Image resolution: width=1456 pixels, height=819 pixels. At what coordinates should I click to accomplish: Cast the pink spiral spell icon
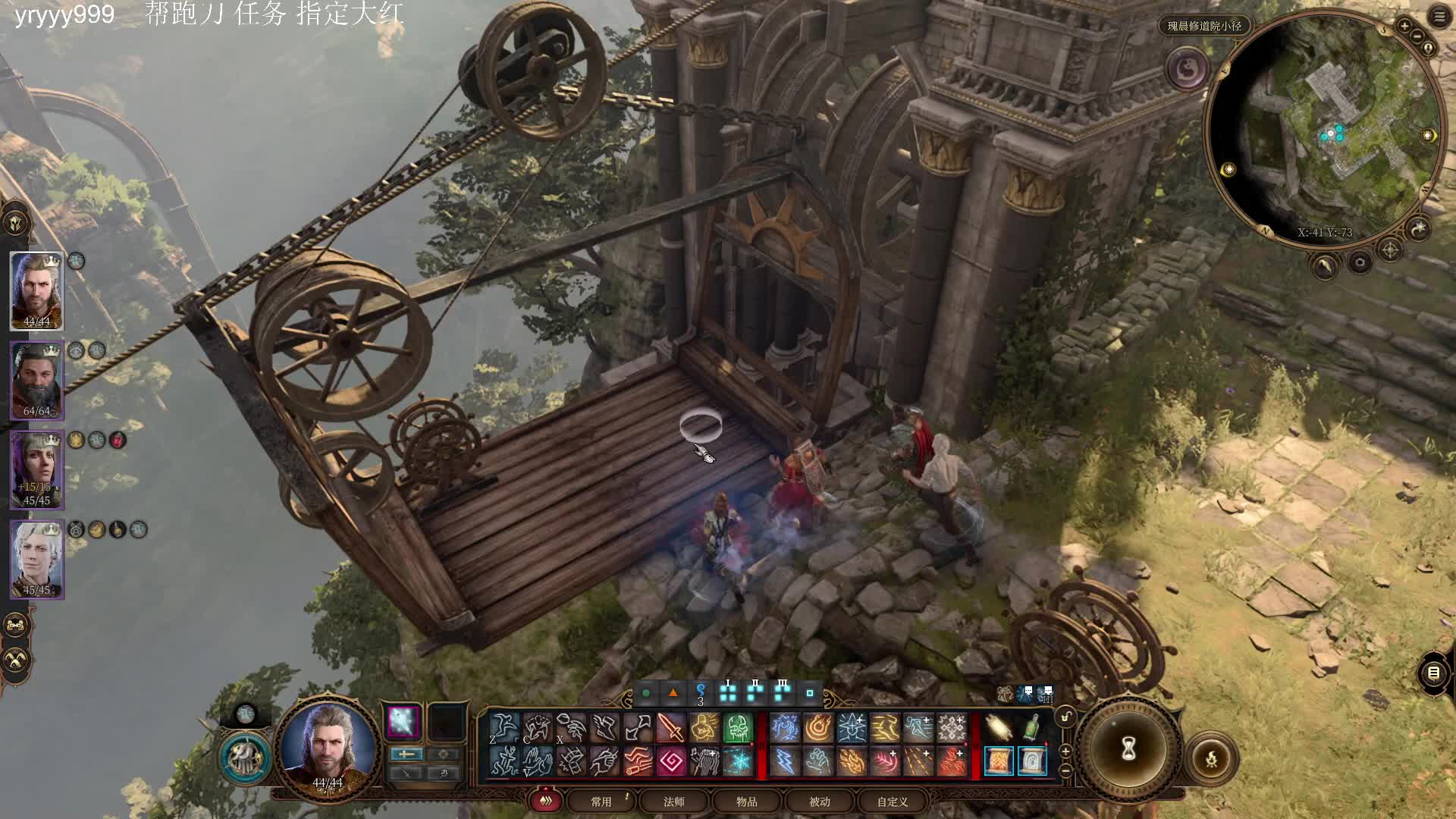pos(671,761)
